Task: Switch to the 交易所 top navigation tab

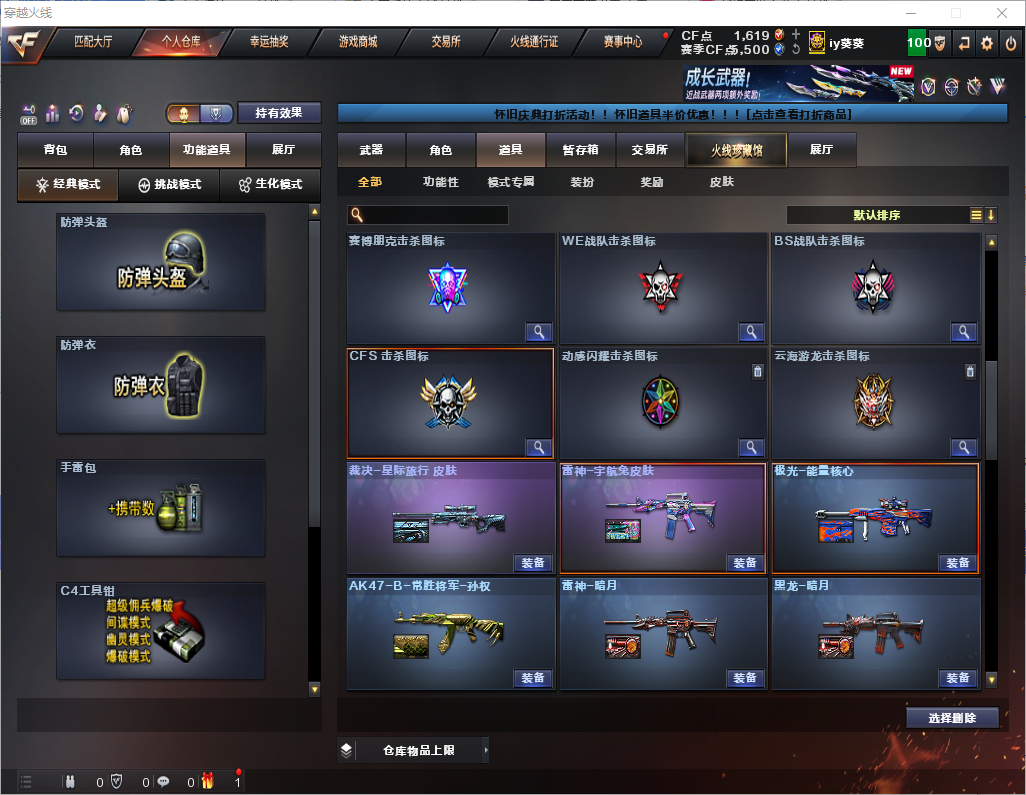Action: pyautogui.click(x=446, y=42)
